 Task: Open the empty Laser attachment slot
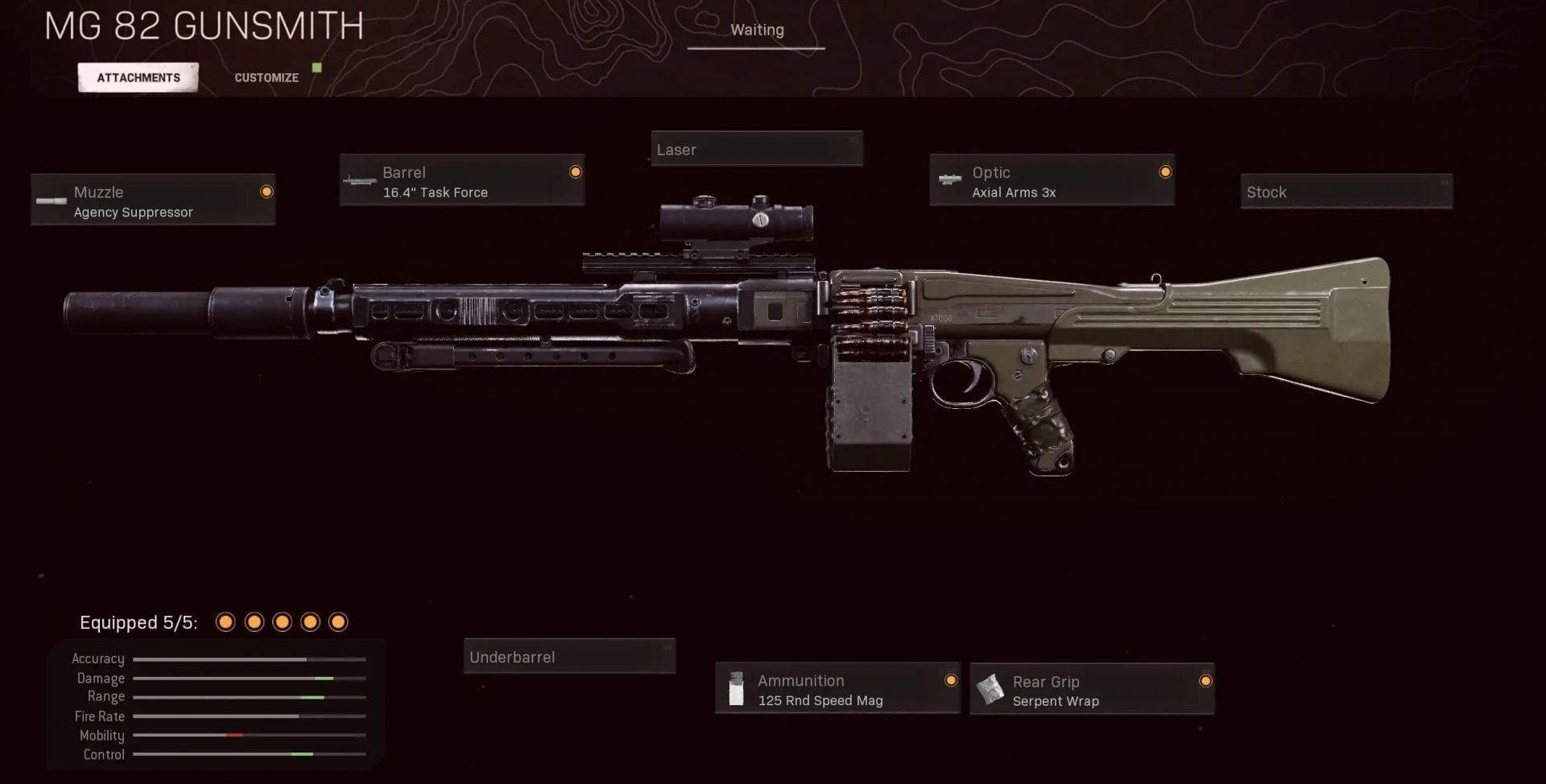[756, 149]
